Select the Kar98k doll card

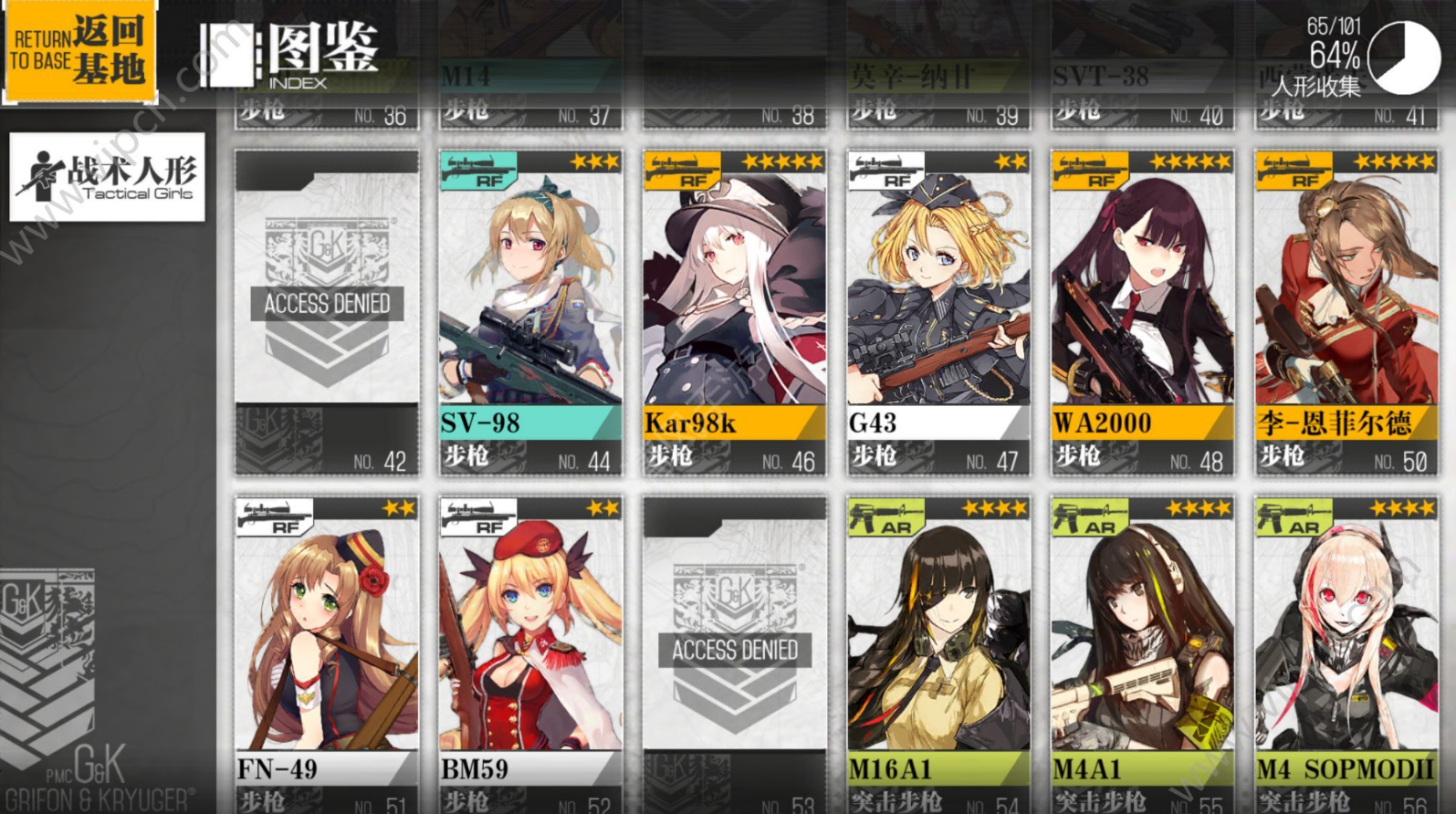tap(734, 312)
